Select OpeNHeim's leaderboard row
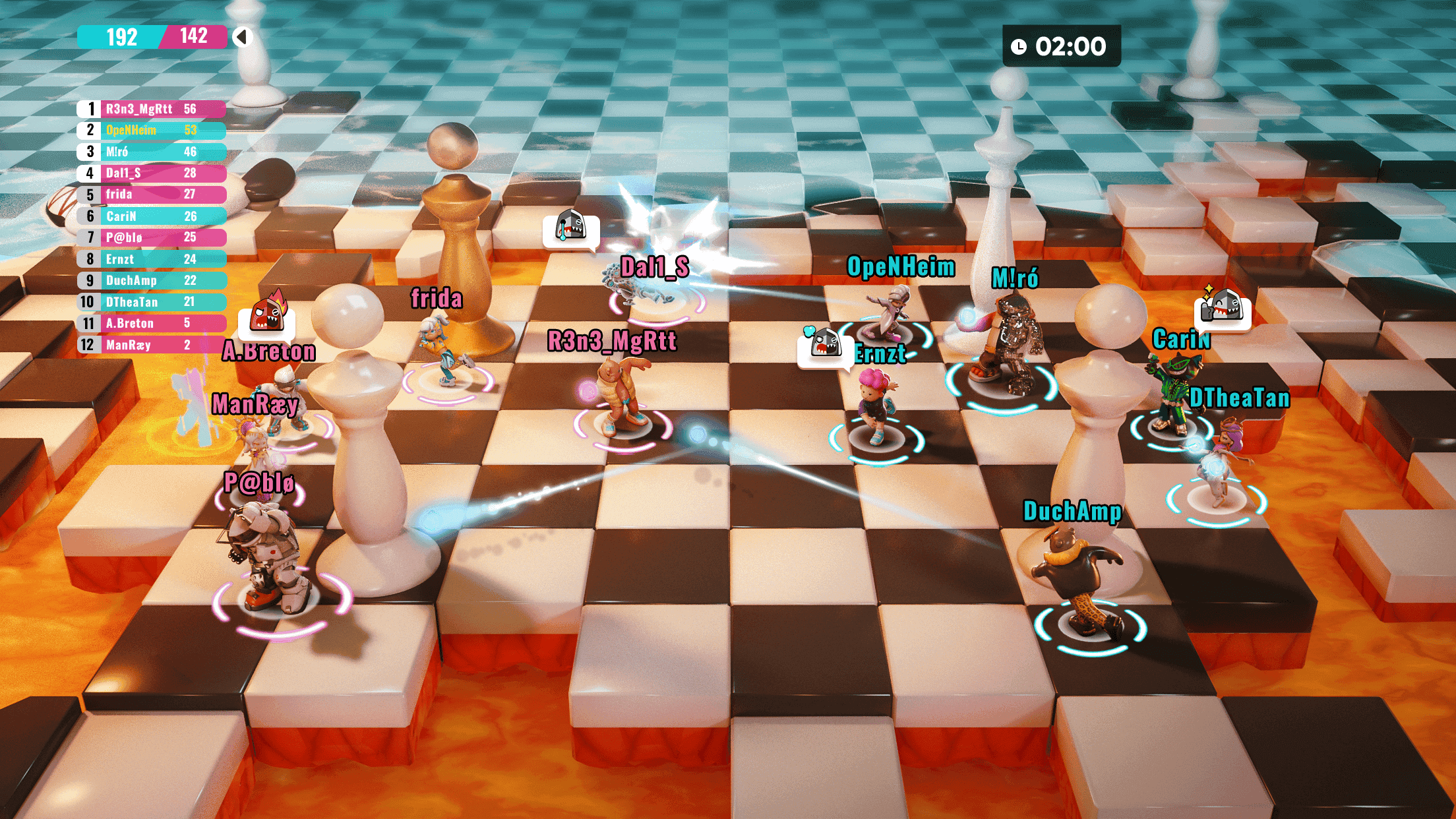This screenshot has width=1456, height=819. [x=152, y=131]
